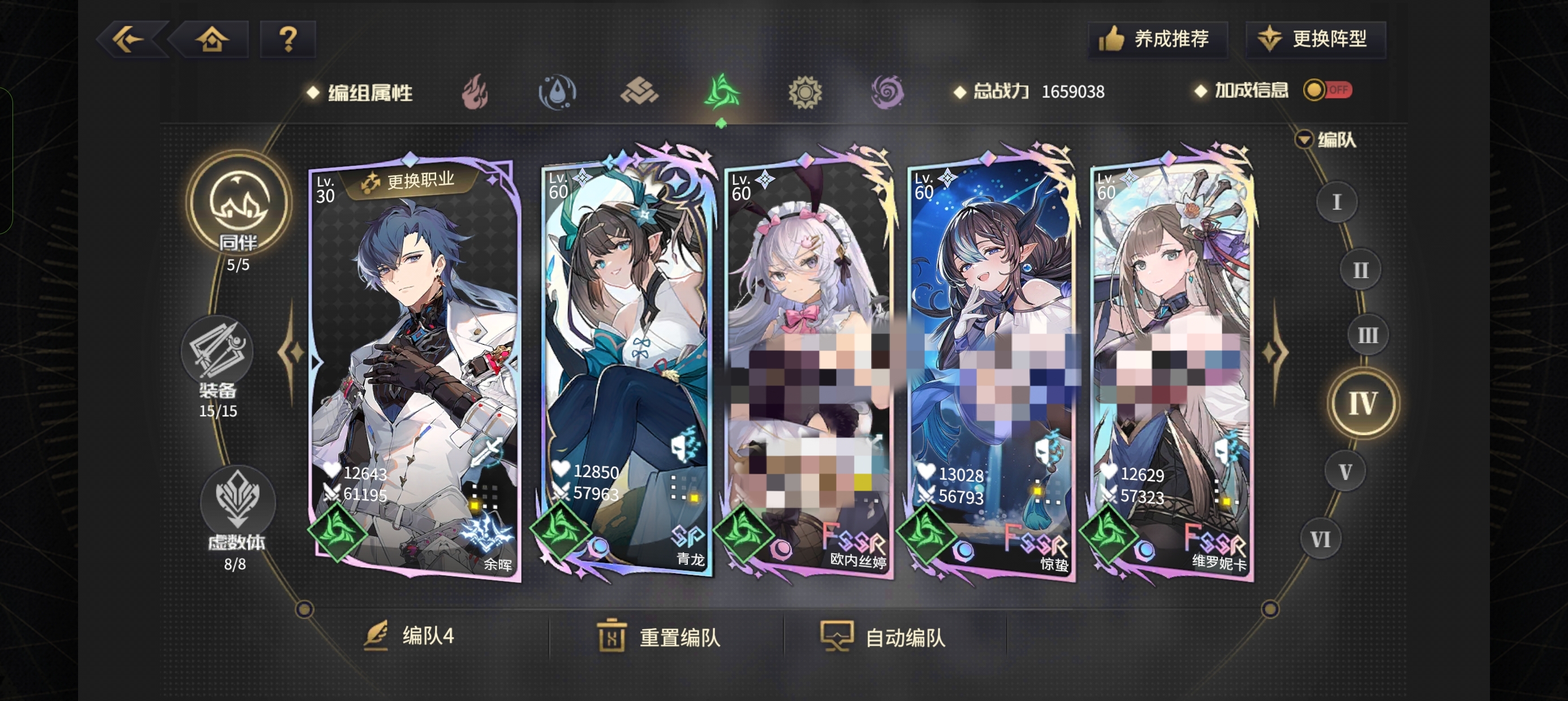Choose the green wind attribute icon
Screen dimensions: 1568x701
(721, 93)
